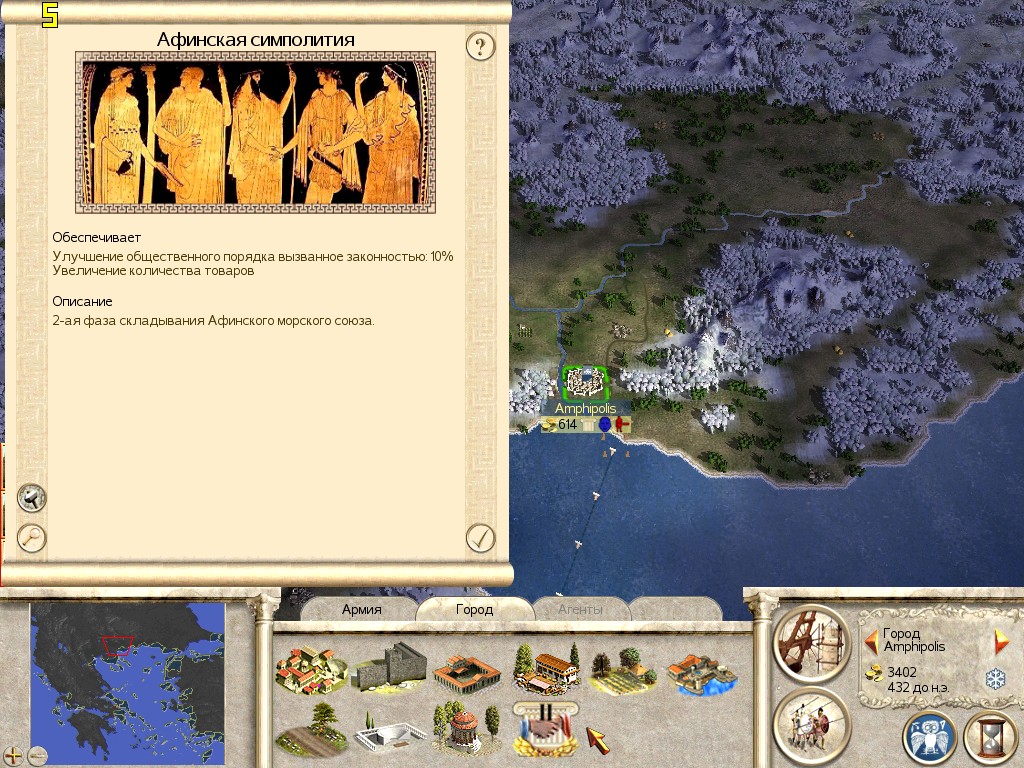Switch to the Армия tab
This screenshot has height=768, width=1024.
[x=362, y=609]
